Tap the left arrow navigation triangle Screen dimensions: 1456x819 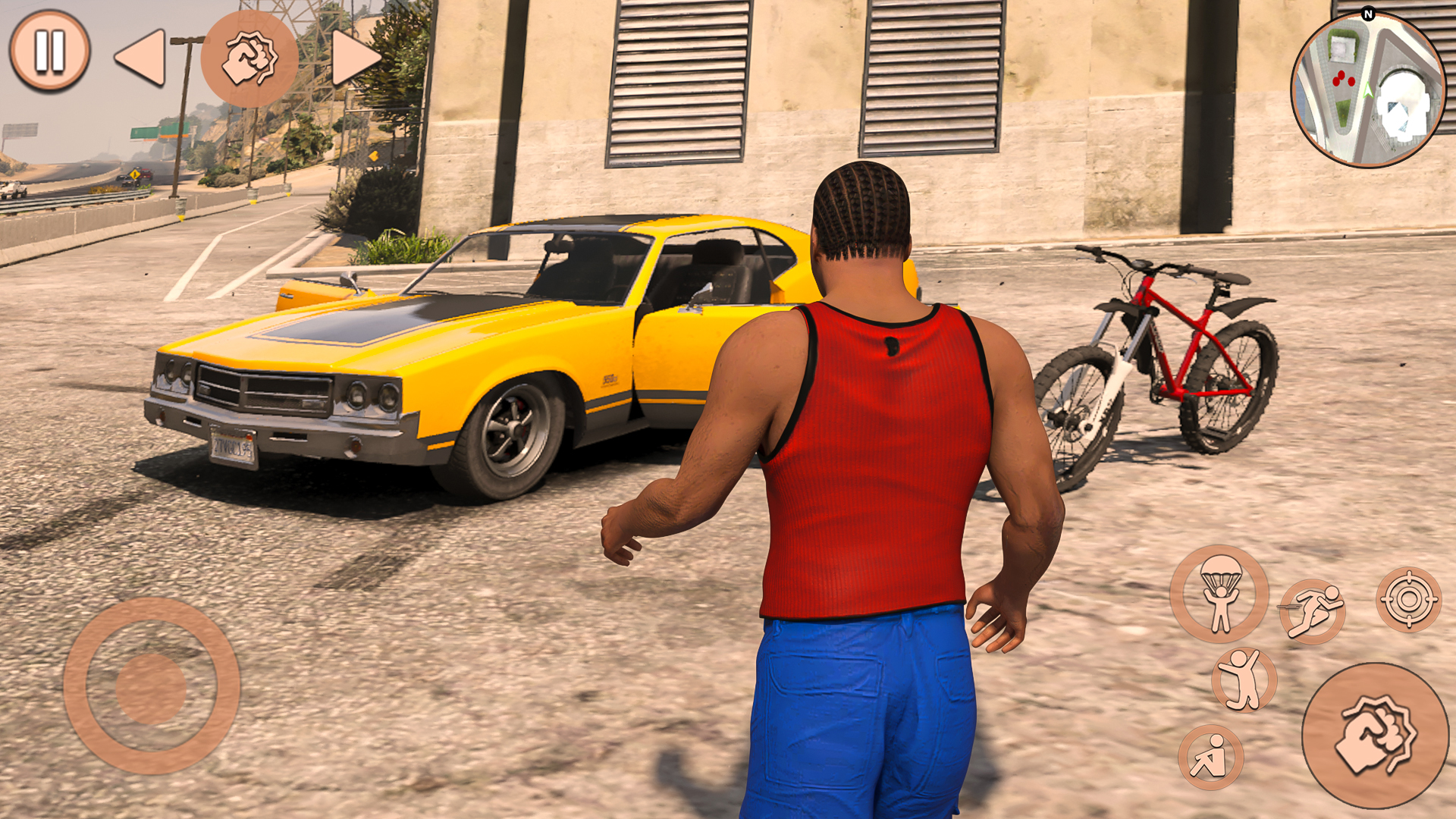tap(140, 57)
